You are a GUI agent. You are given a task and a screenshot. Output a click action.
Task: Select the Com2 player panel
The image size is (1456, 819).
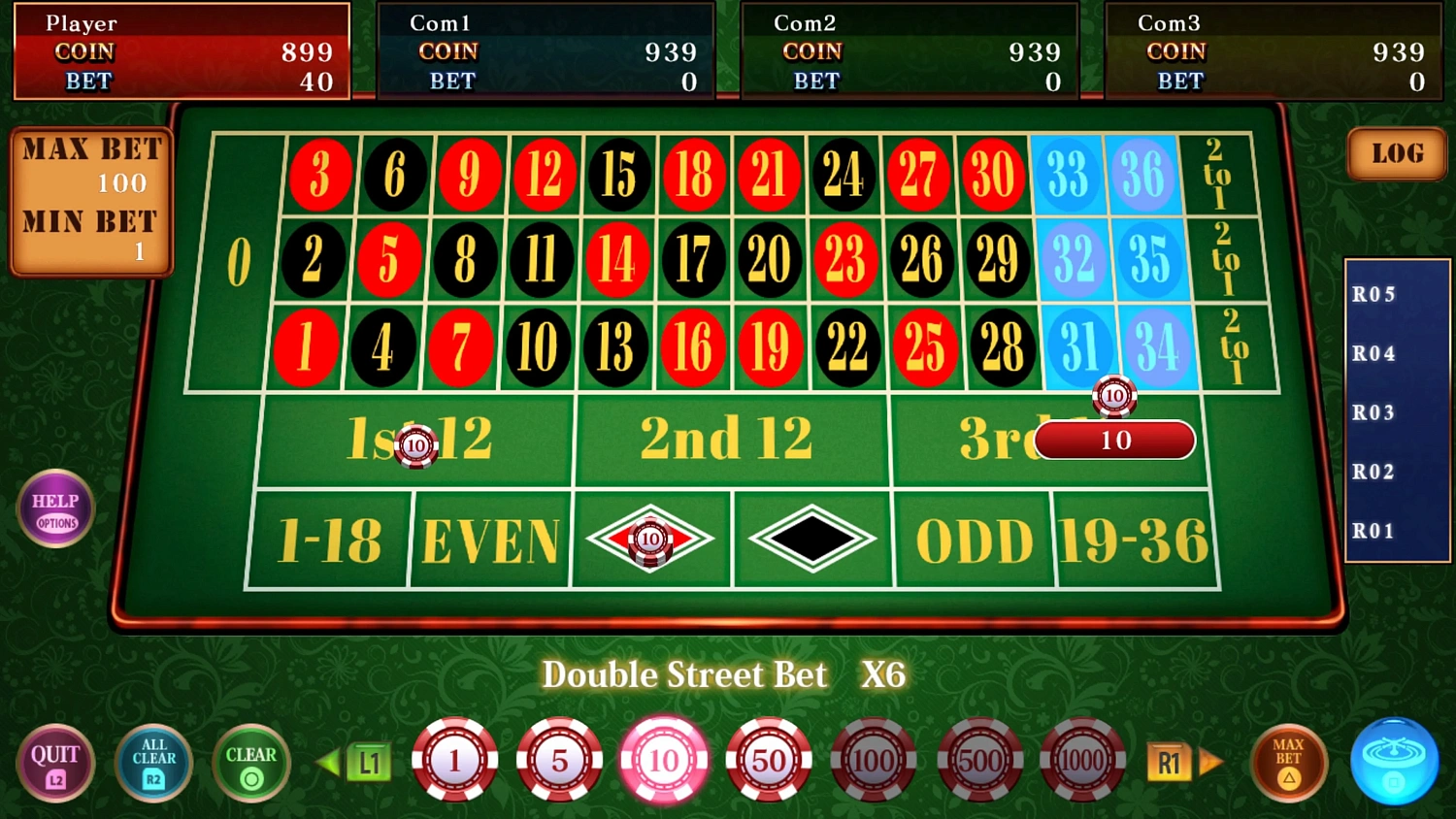(910, 50)
